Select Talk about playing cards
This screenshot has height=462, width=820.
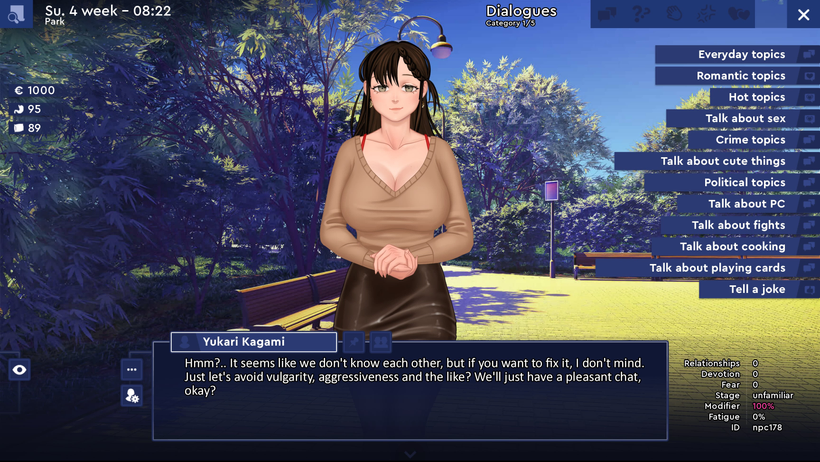point(715,268)
